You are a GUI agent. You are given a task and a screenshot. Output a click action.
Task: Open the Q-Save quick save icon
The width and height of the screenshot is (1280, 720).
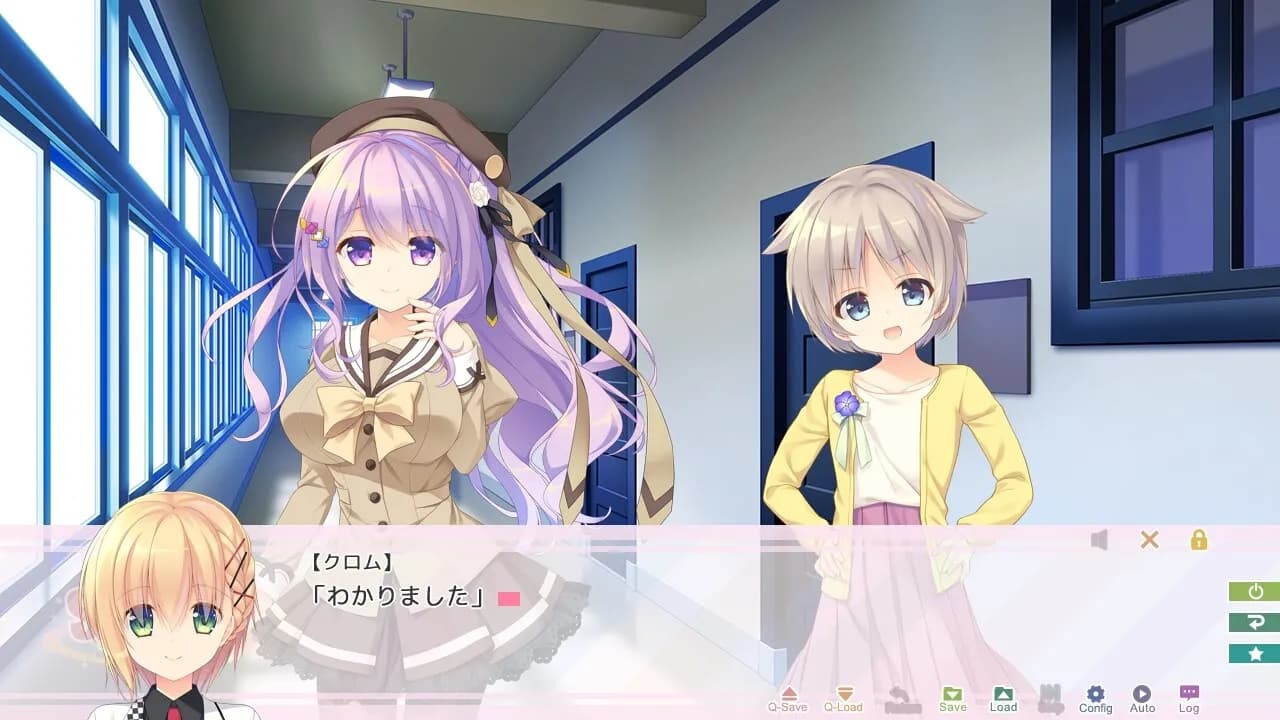pos(789,693)
